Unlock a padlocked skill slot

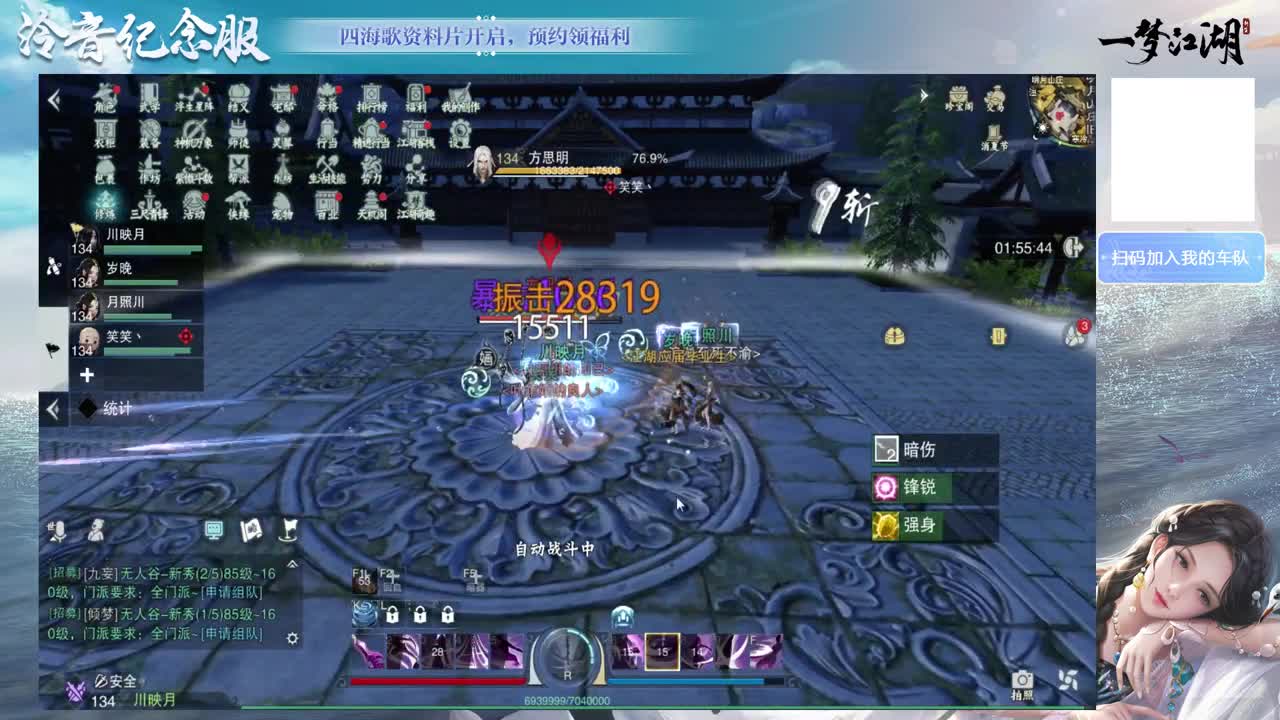click(x=392, y=616)
